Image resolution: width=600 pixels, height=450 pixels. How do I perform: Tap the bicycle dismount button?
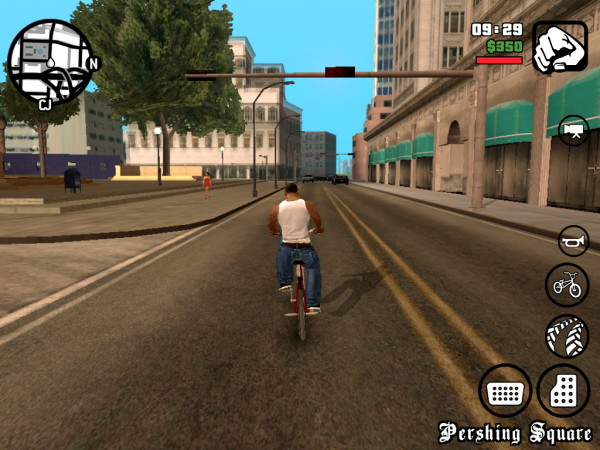click(567, 285)
